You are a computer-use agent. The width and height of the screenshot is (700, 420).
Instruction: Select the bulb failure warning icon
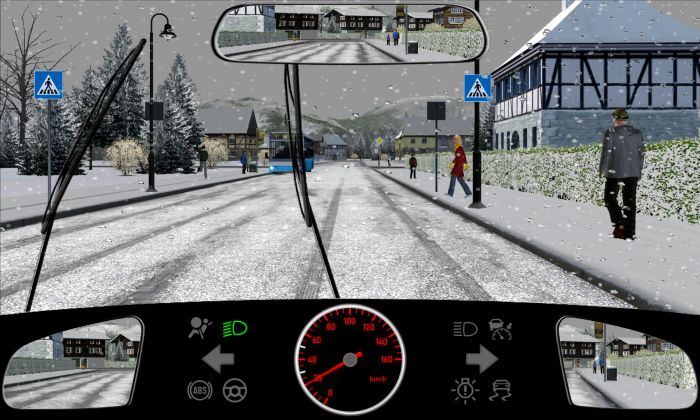tap(464, 390)
